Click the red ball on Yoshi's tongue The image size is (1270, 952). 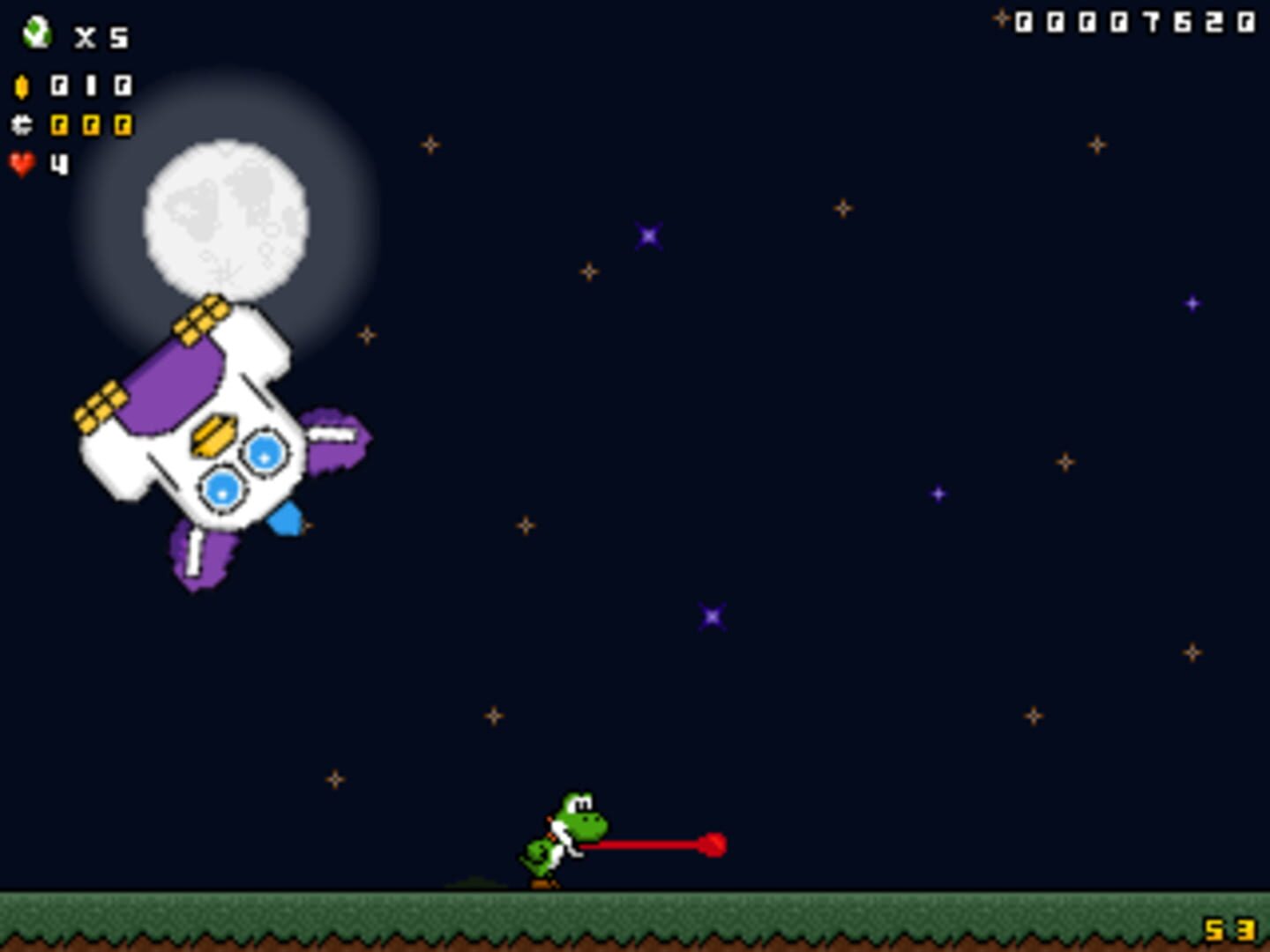713,844
